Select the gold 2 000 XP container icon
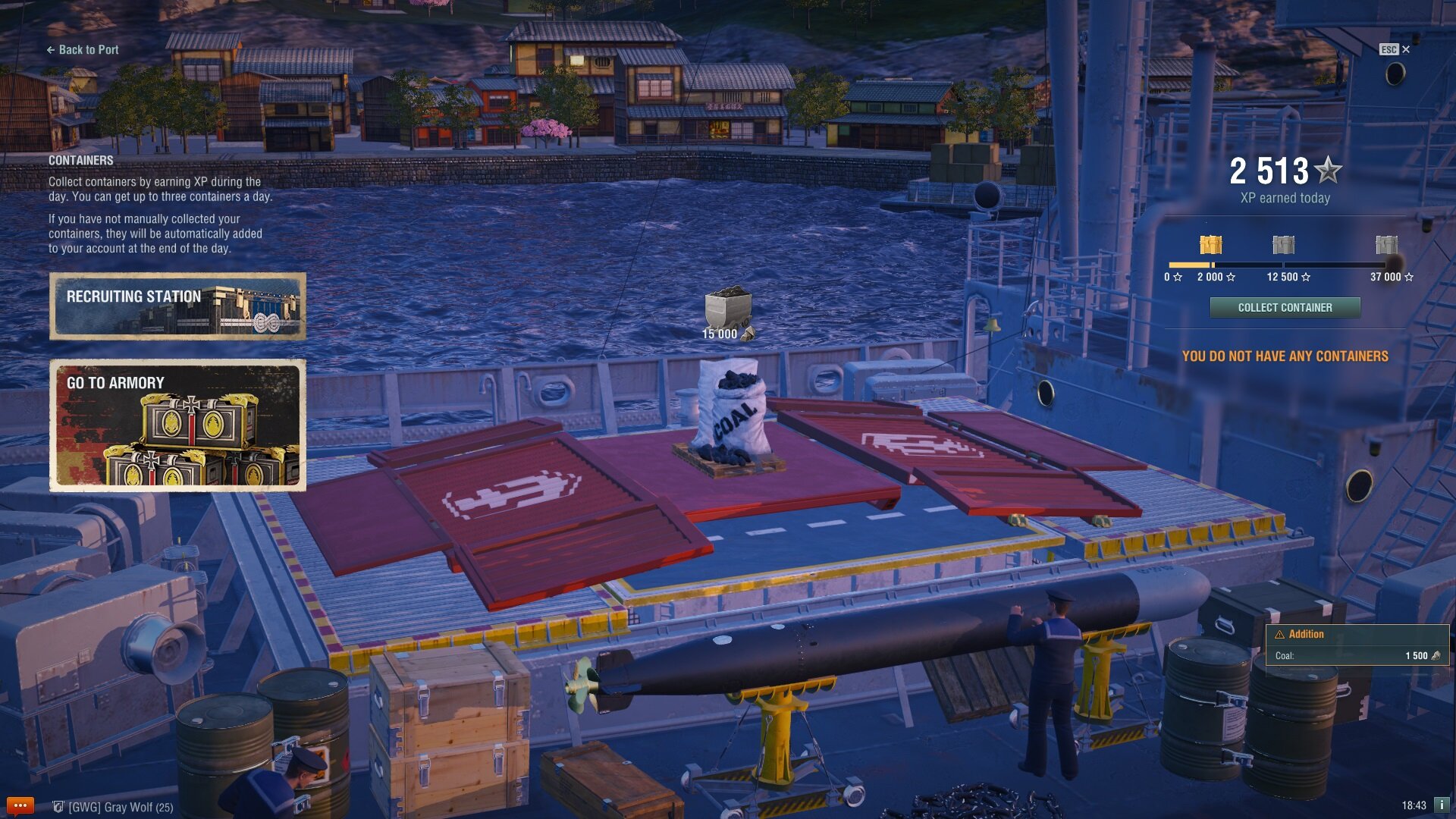1456x819 pixels. point(1210,245)
